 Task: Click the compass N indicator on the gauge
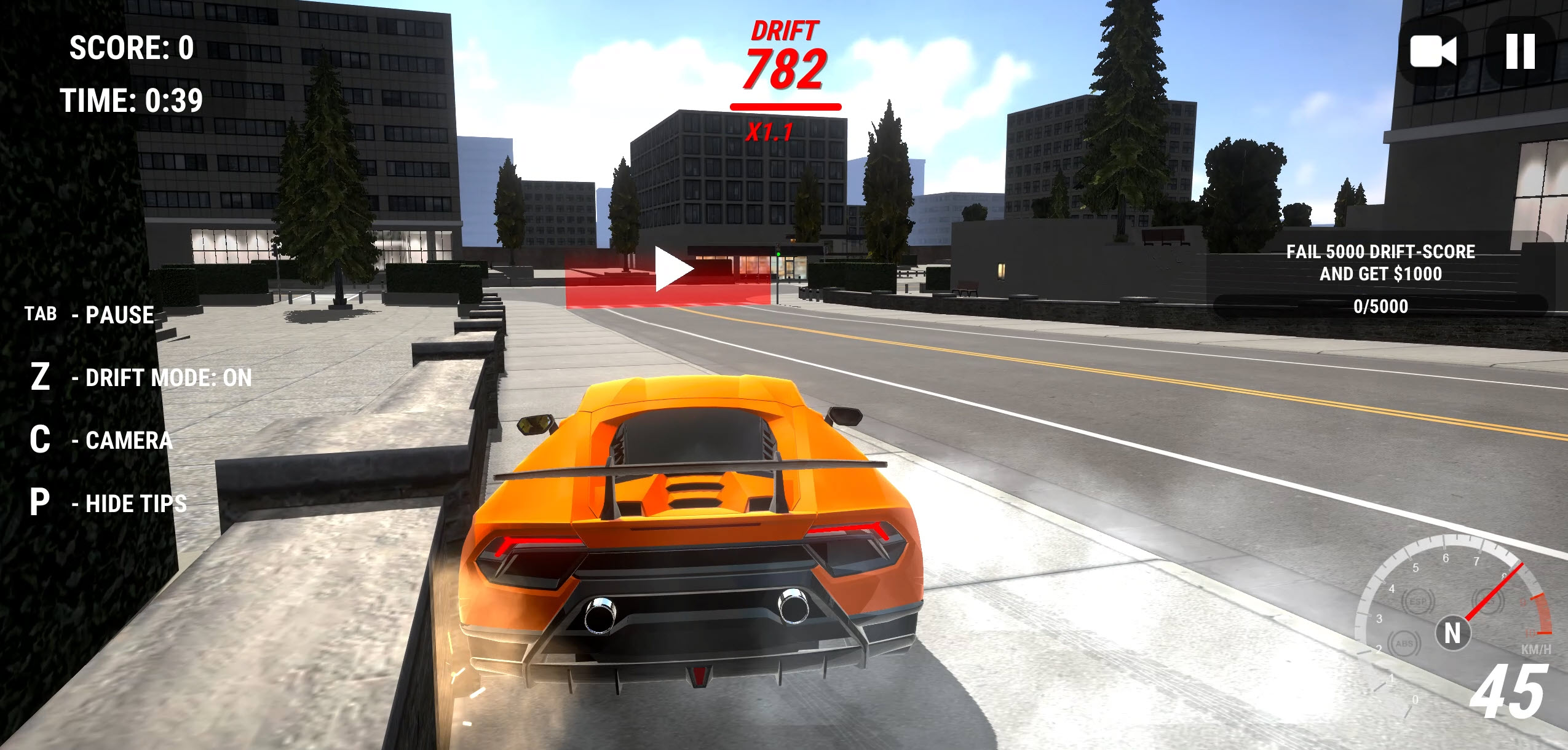point(1452,633)
